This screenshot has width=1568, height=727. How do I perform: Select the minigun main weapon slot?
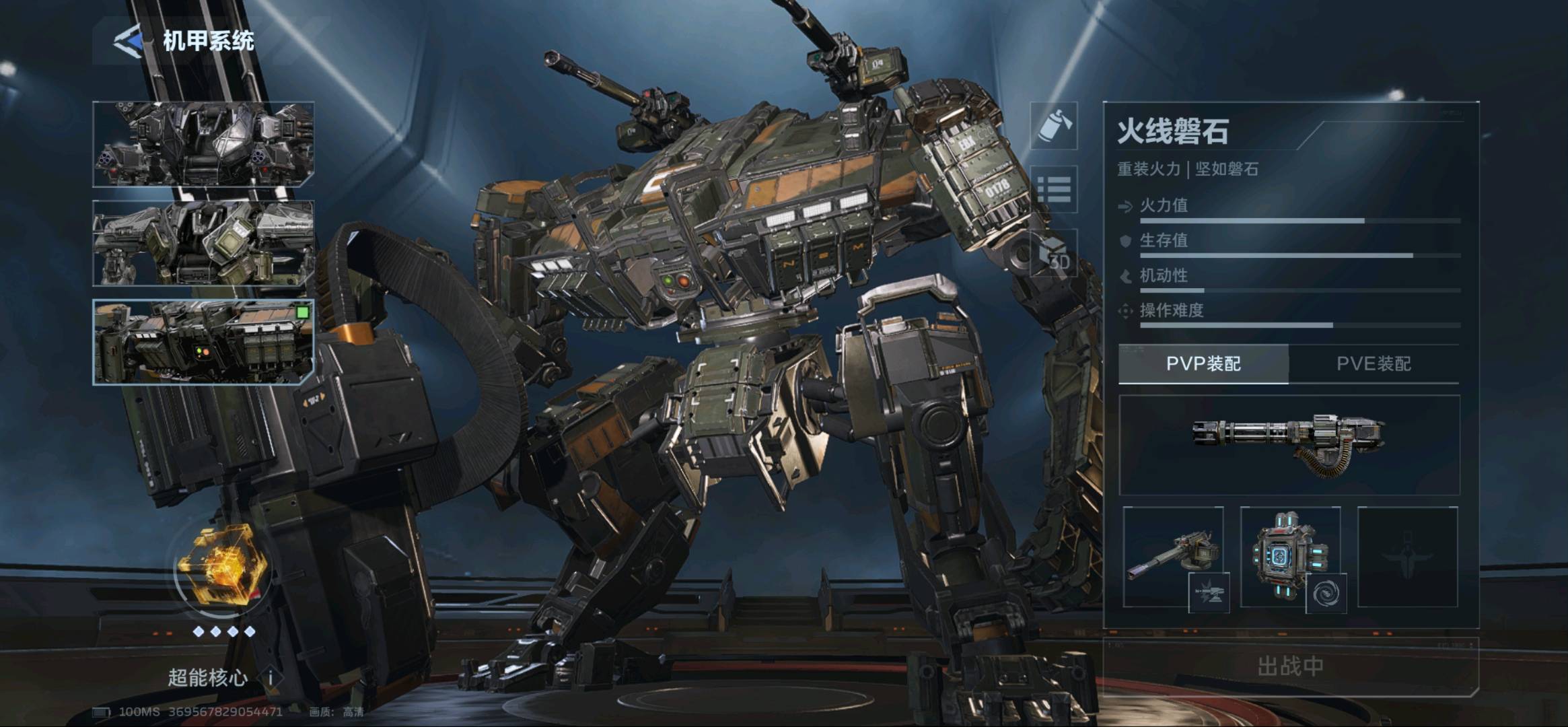[x=1289, y=444]
